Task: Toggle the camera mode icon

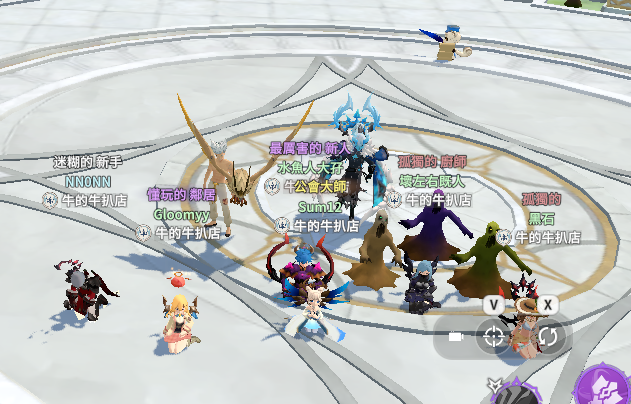Action: pos(456,338)
